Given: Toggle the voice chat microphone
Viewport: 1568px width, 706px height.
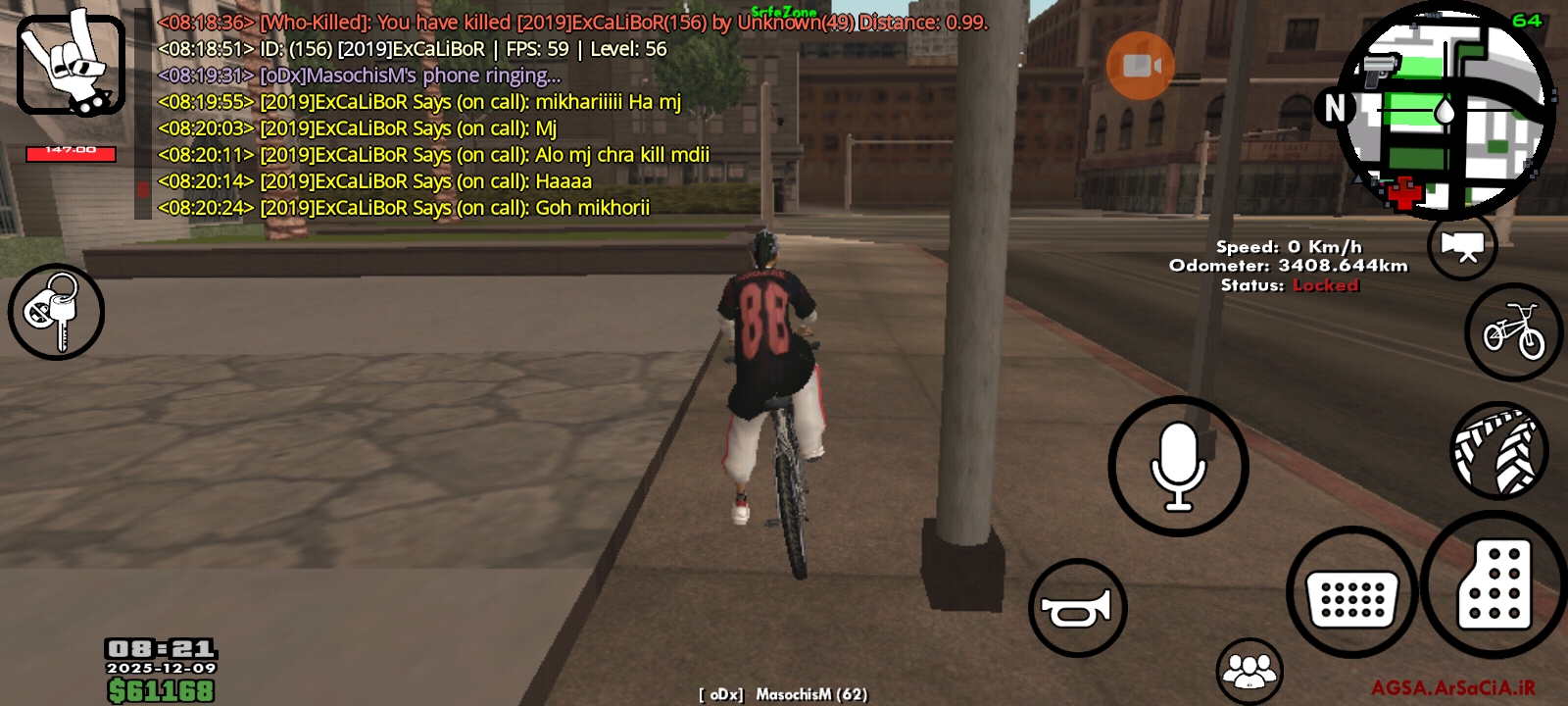Looking at the screenshot, I should click(x=1178, y=467).
